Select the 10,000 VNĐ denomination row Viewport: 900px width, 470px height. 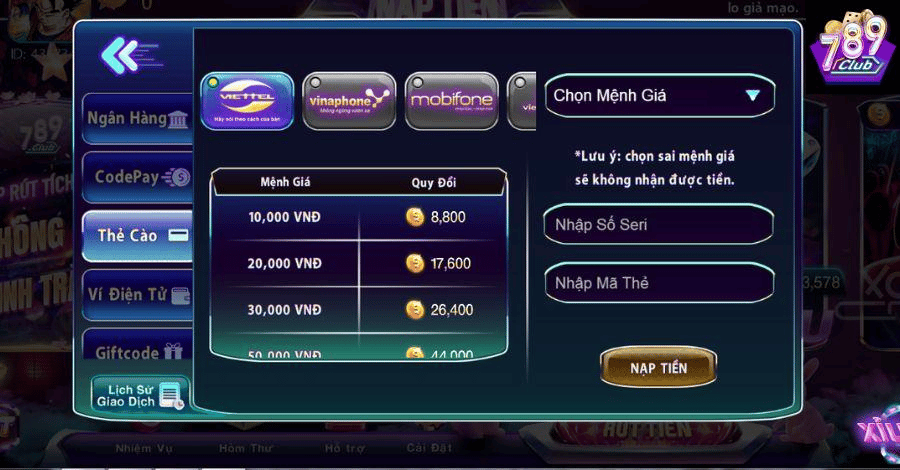pos(357,216)
